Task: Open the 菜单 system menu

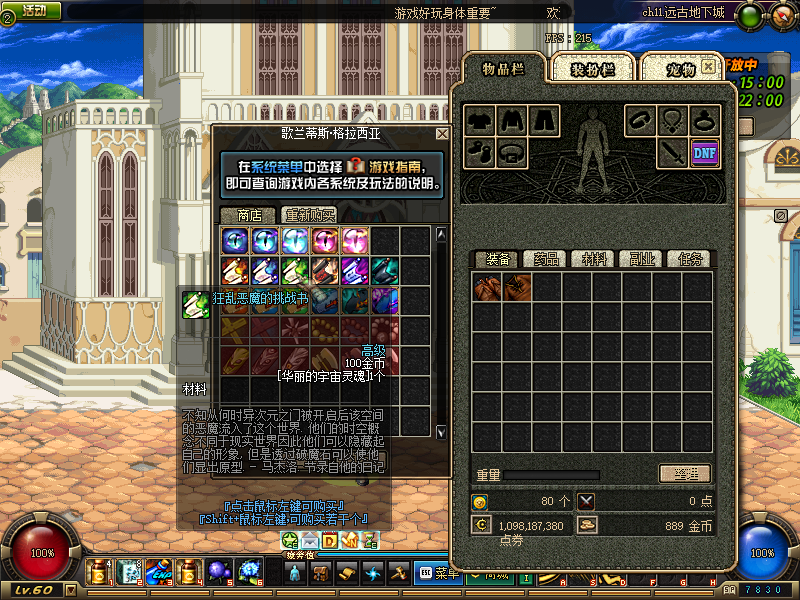Action: point(437,573)
